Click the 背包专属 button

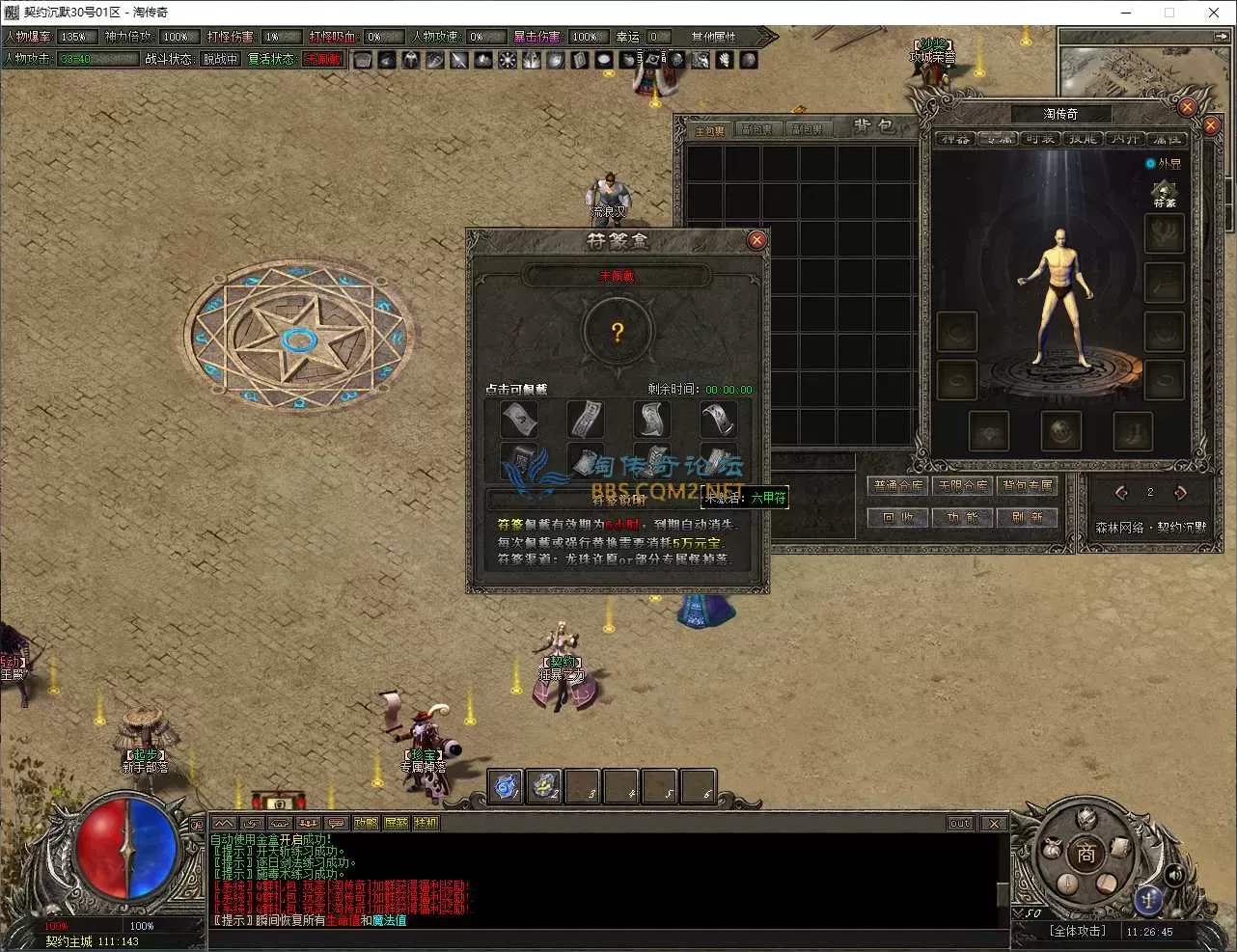(x=1028, y=486)
